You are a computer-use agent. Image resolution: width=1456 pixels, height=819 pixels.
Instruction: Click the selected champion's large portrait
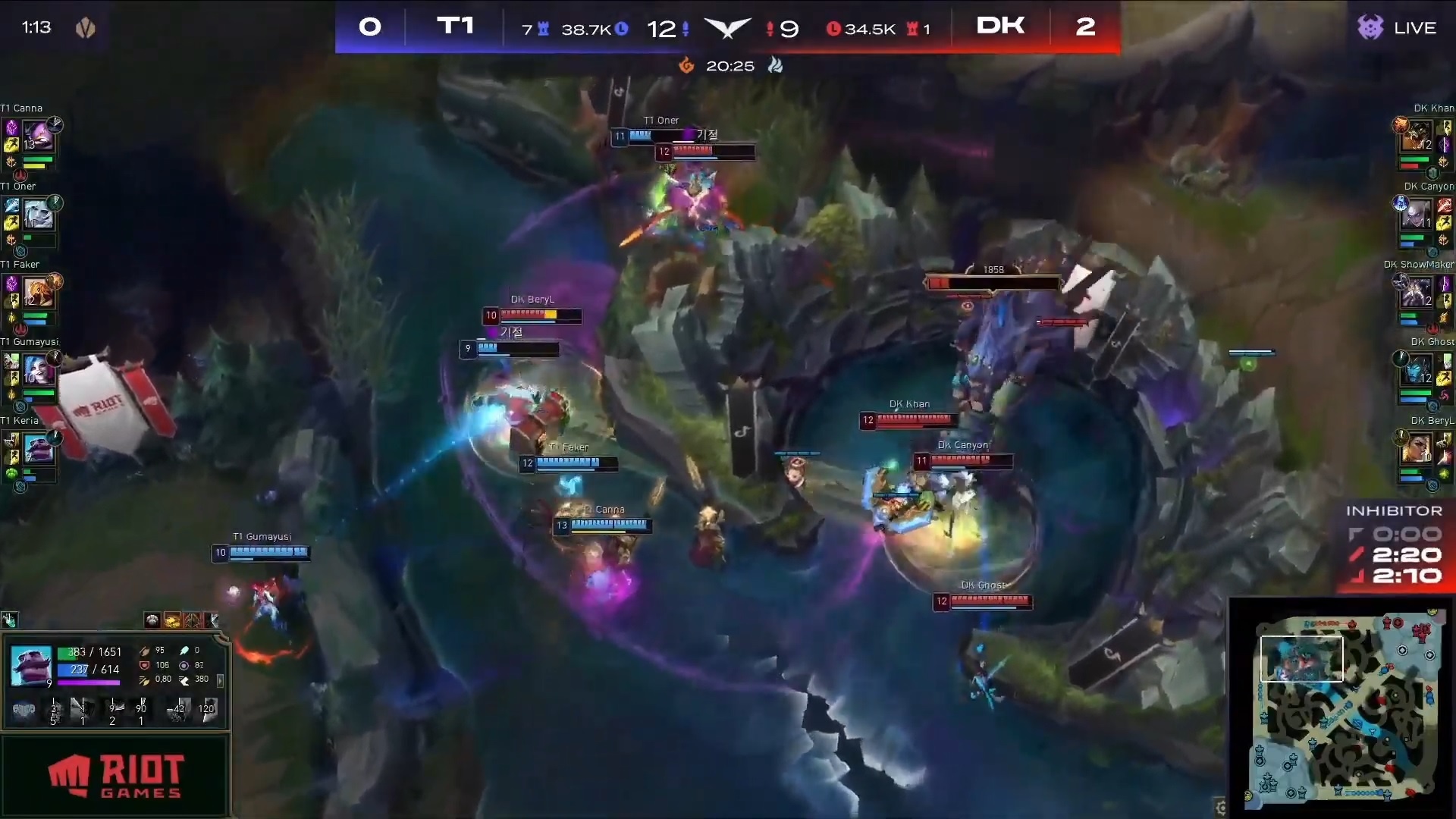[x=31, y=665]
